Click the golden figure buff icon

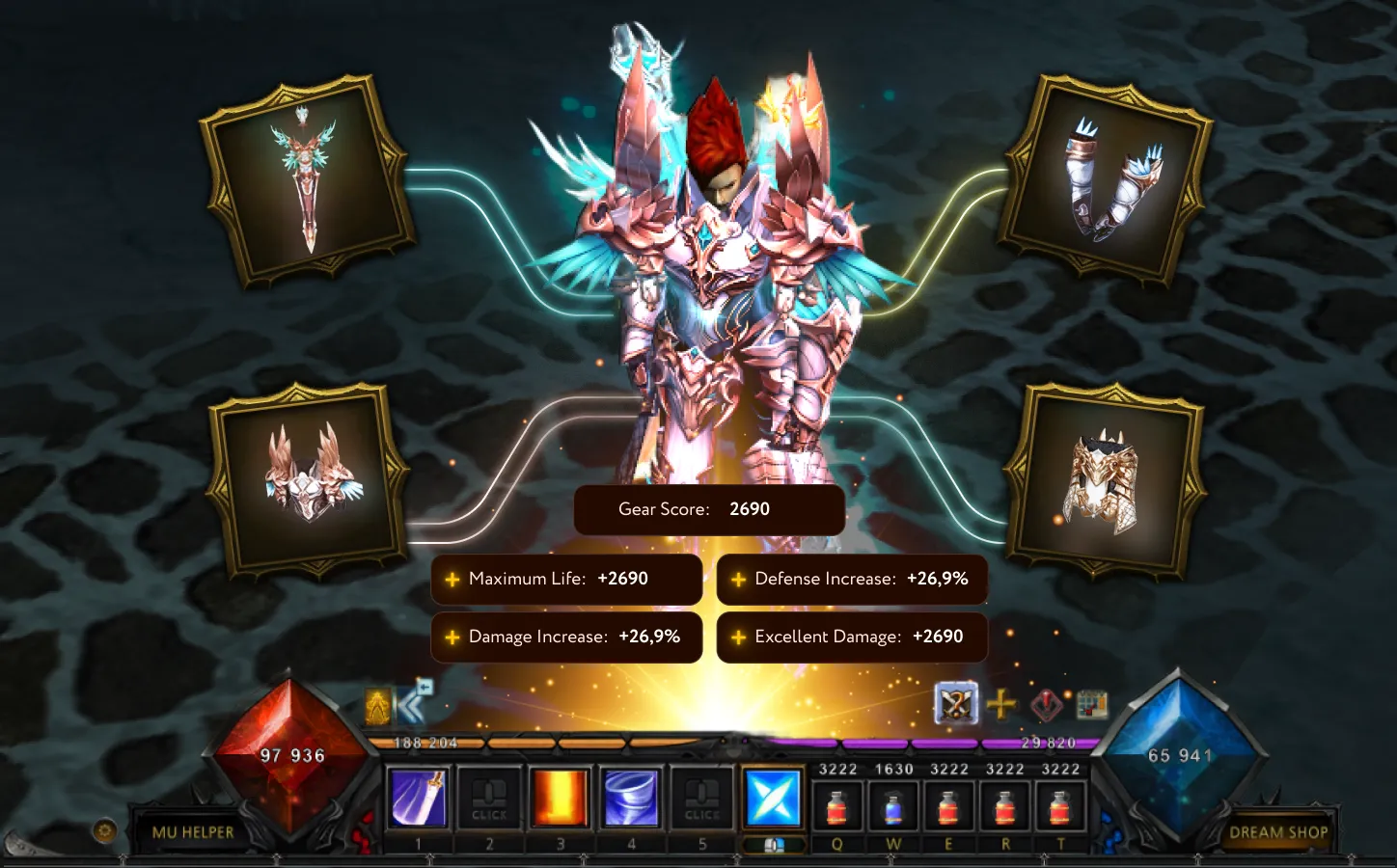(377, 707)
